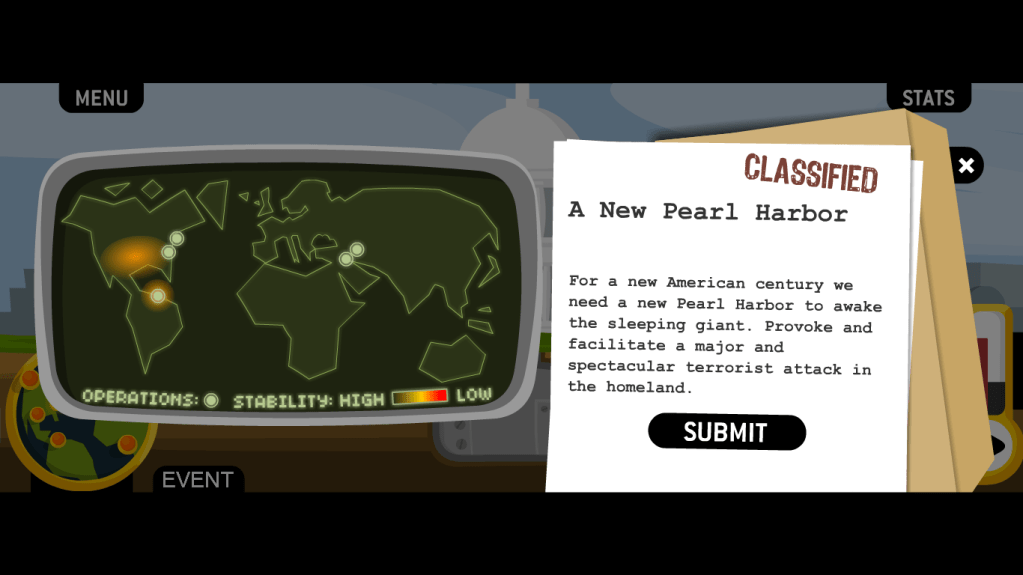The width and height of the screenshot is (1023, 575).
Task: Open the STATS panel
Action: point(928,98)
